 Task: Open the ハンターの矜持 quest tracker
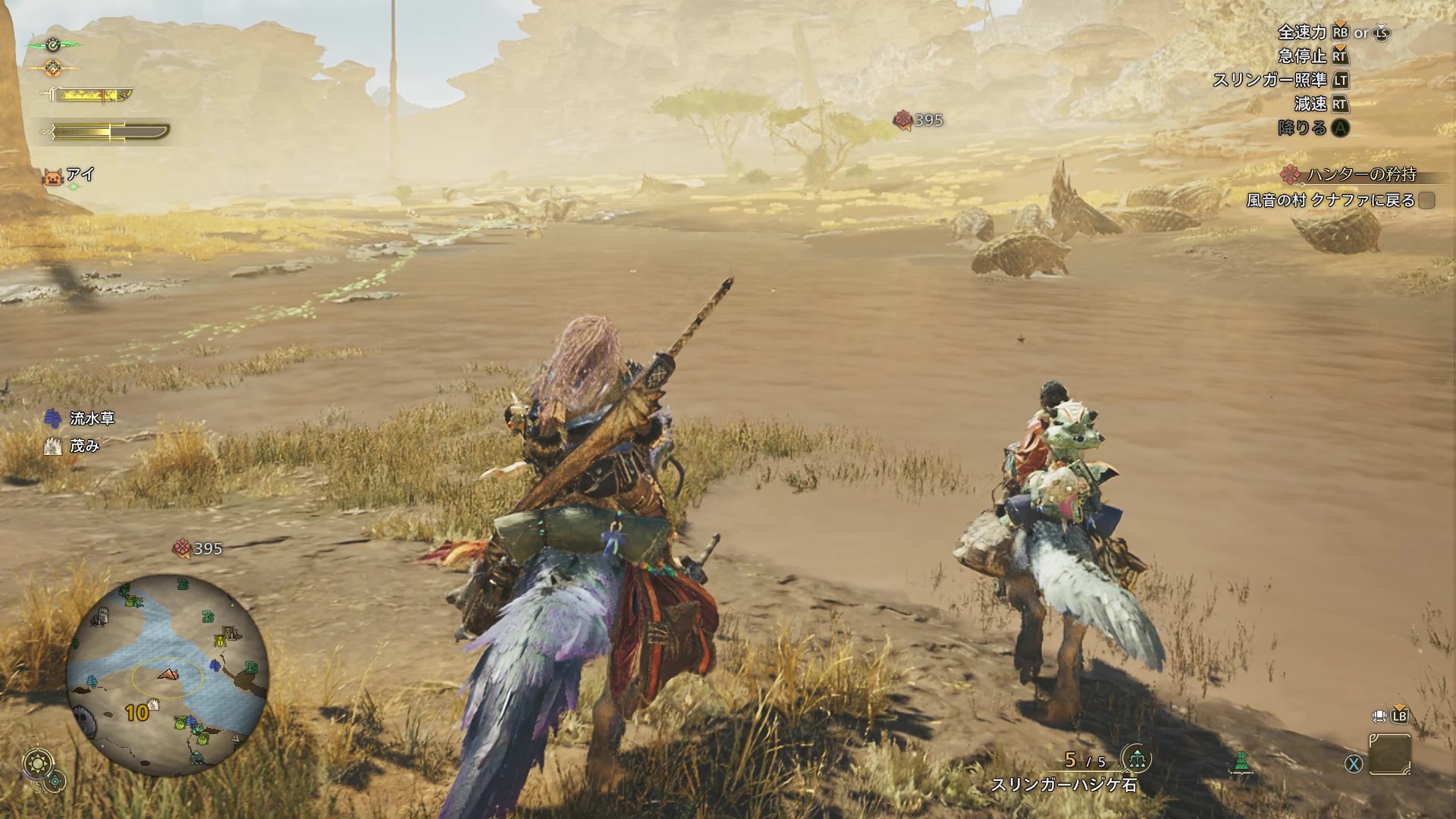[x=1361, y=174]
